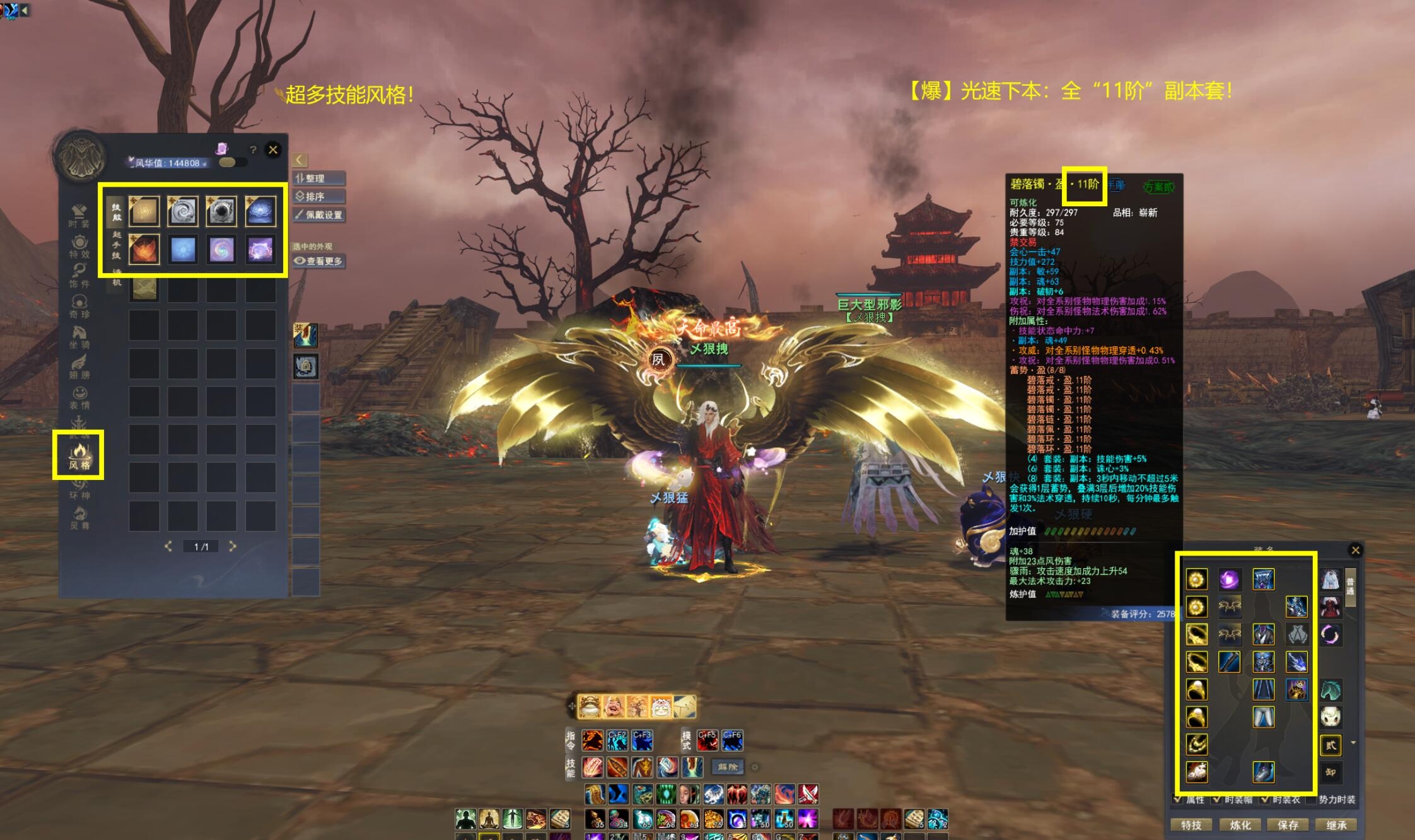Image resolution: width=1415 pixels, height=840 pixels.
Task: Open the 特技 special skill button
Action: (x=1191, y=825)
